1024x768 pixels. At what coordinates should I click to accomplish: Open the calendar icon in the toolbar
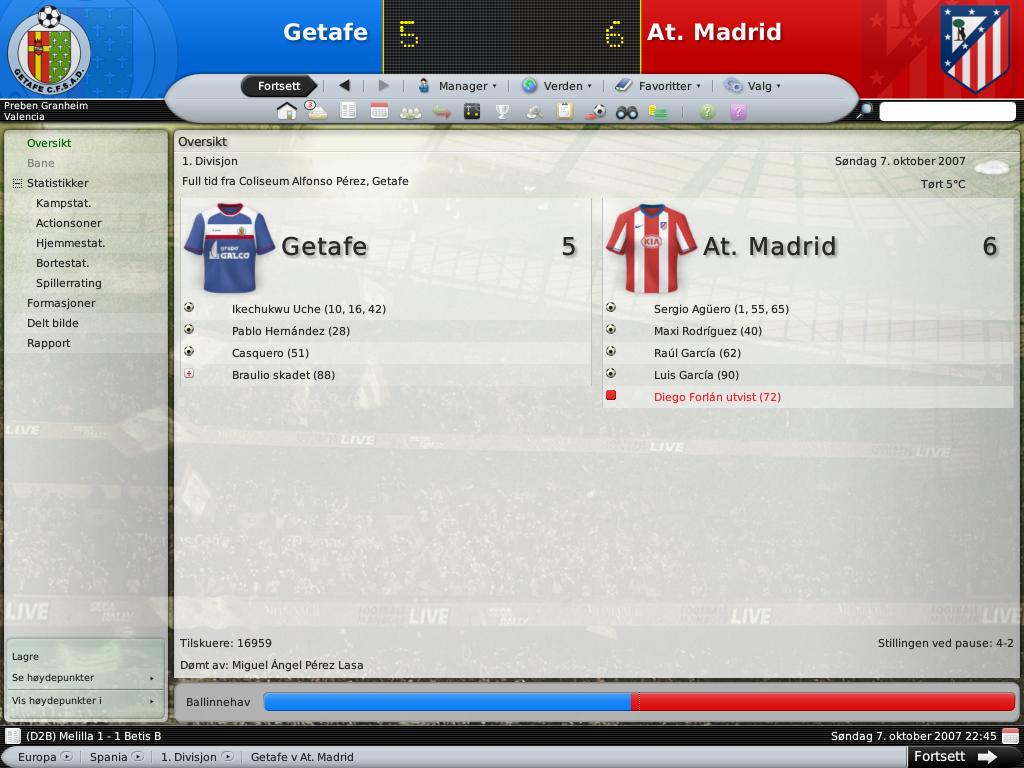click(379, 111)
